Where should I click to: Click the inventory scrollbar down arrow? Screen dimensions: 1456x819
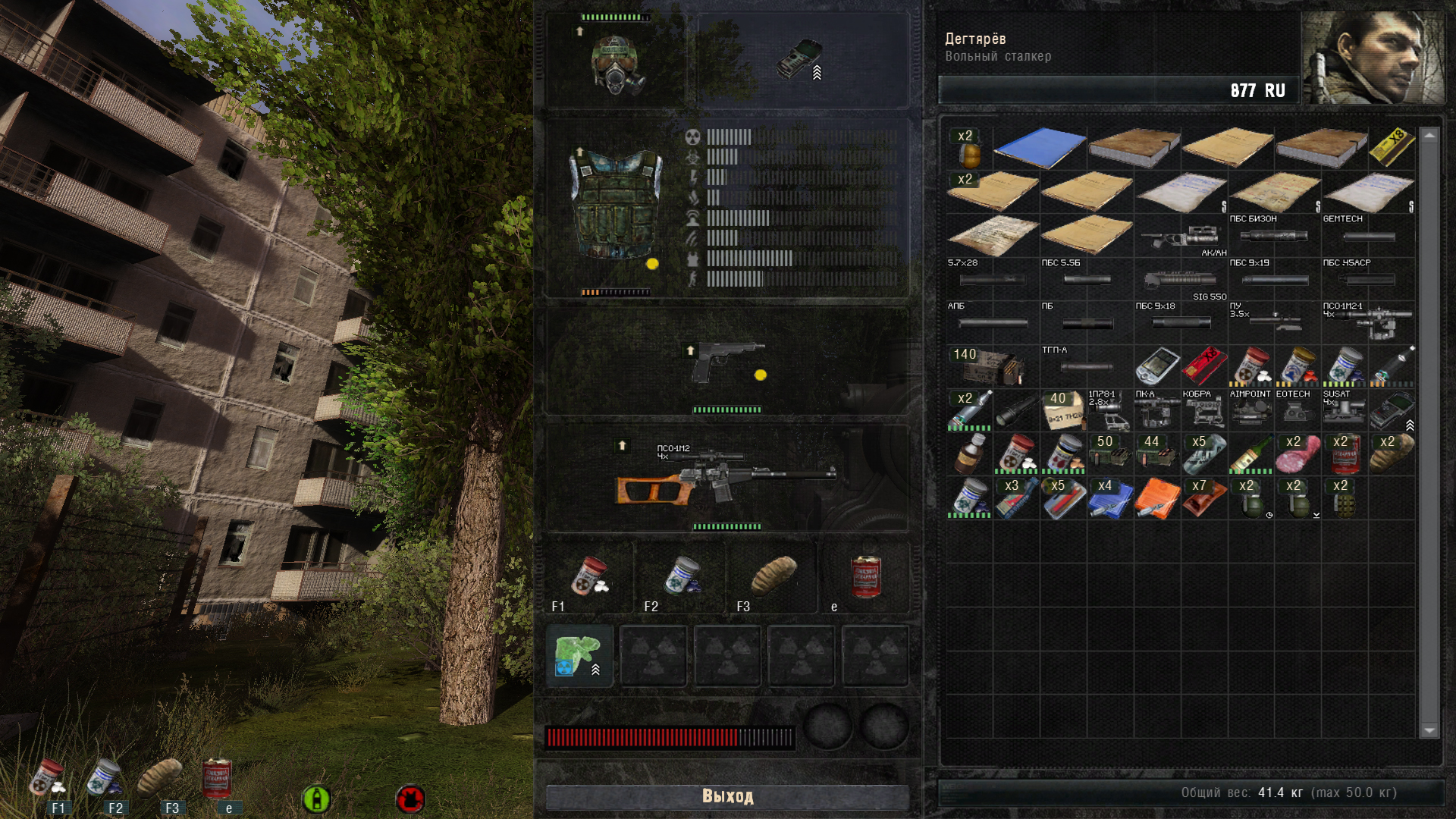coord(1429,730)
